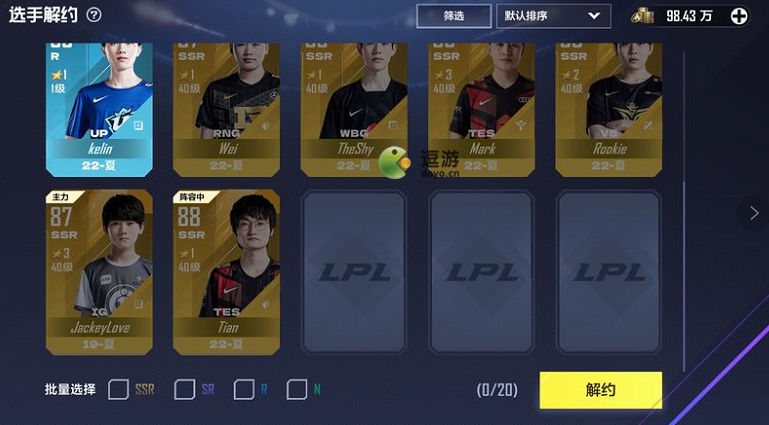Select the Tian player card

click(227, 272)
